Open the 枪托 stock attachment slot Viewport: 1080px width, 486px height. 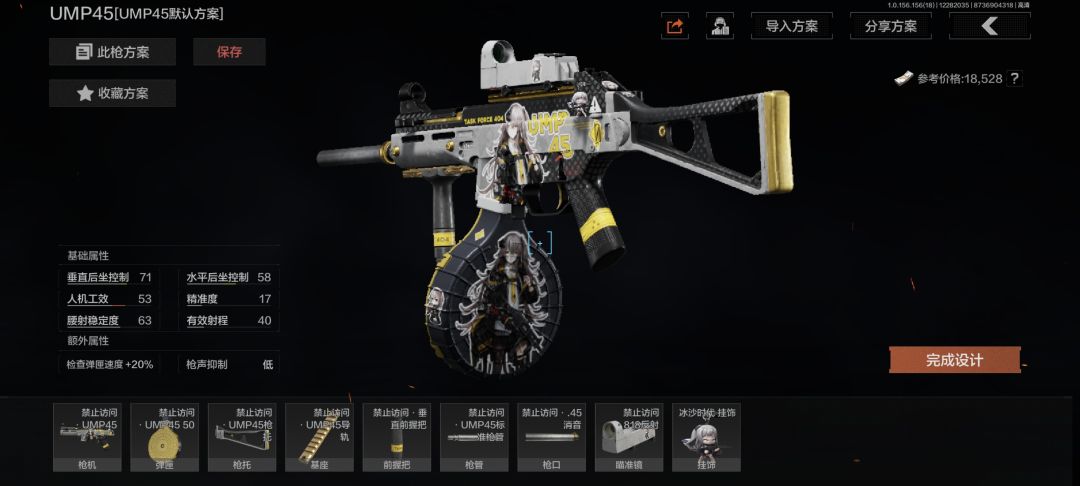242,437
